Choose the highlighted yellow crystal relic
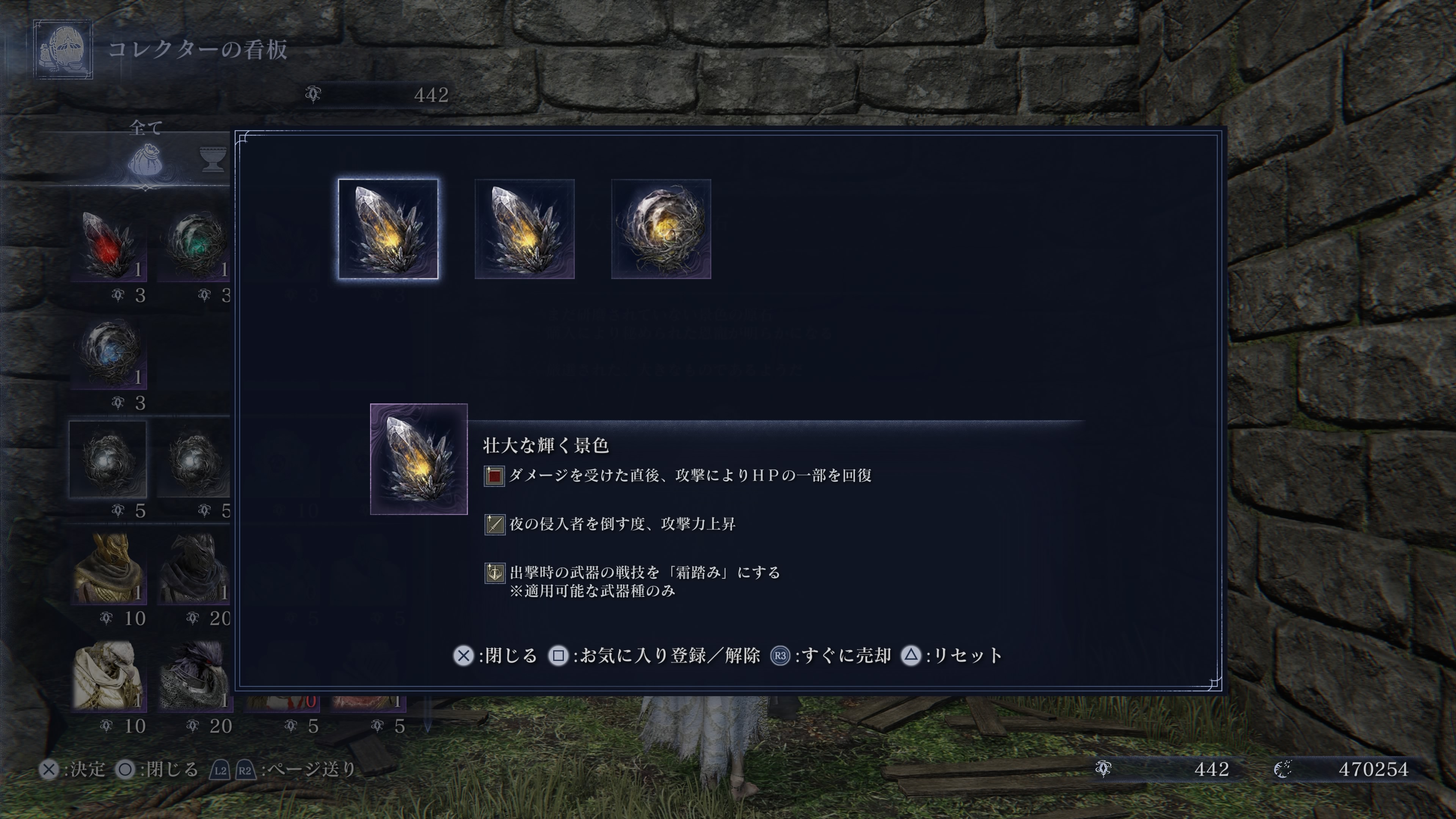 tap(388, 229)
